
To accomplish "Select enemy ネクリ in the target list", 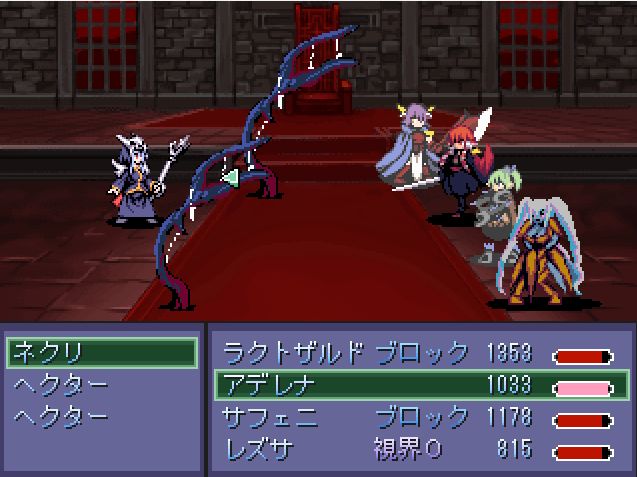I will (100, 353).
